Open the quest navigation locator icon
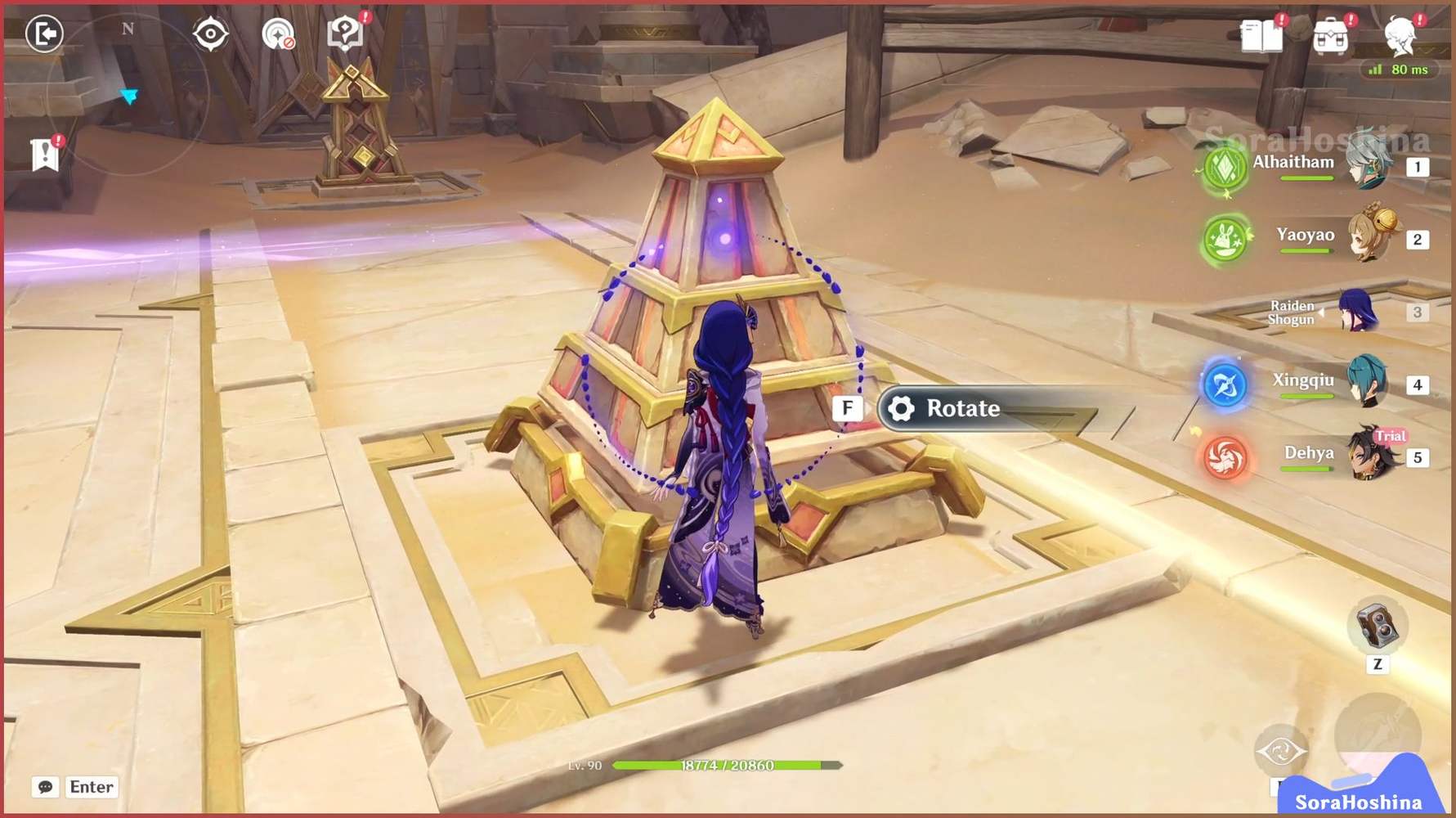 pos(279,36)
